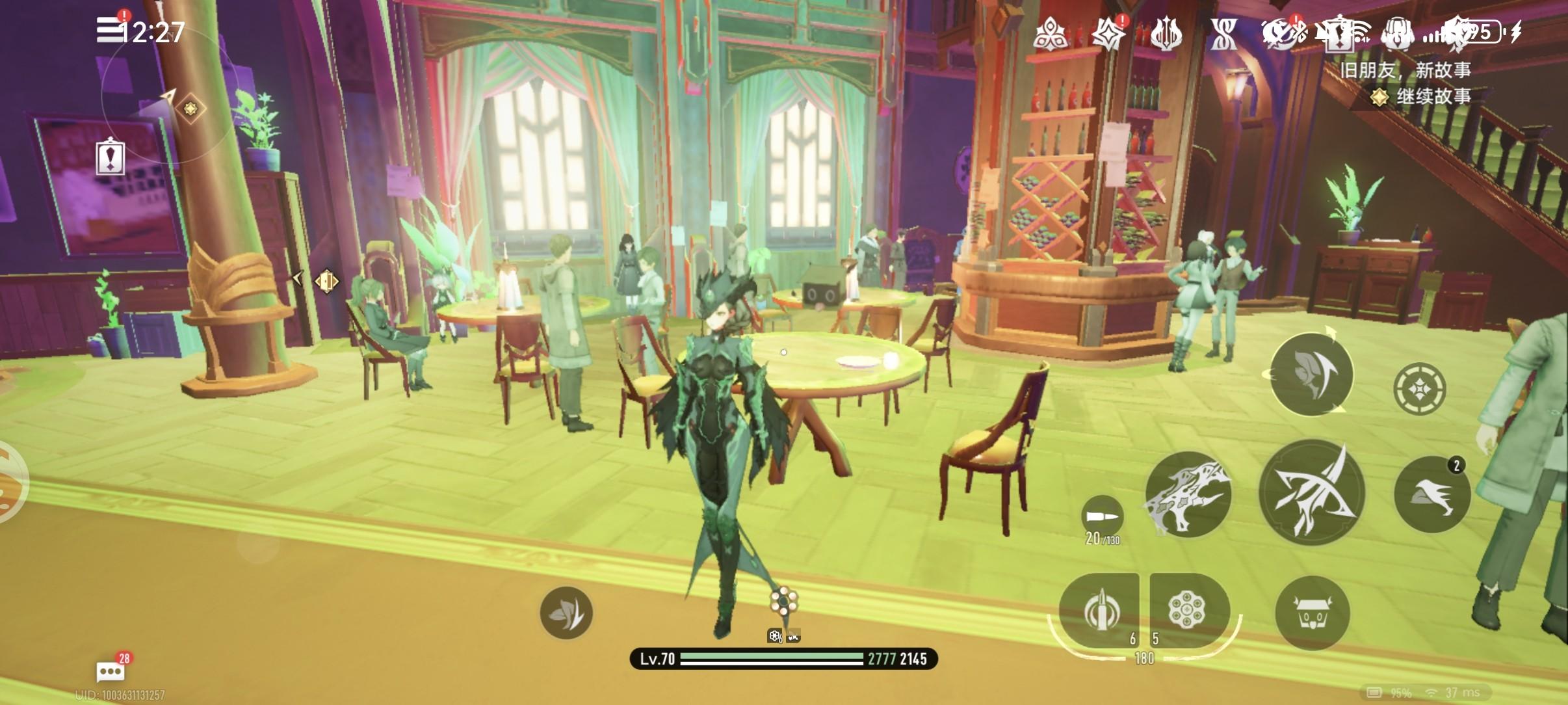The height and width of the screenshot is (705, 1568).
Task: Tap the leaf-wing button beside the character
Action: pos(566,612)
